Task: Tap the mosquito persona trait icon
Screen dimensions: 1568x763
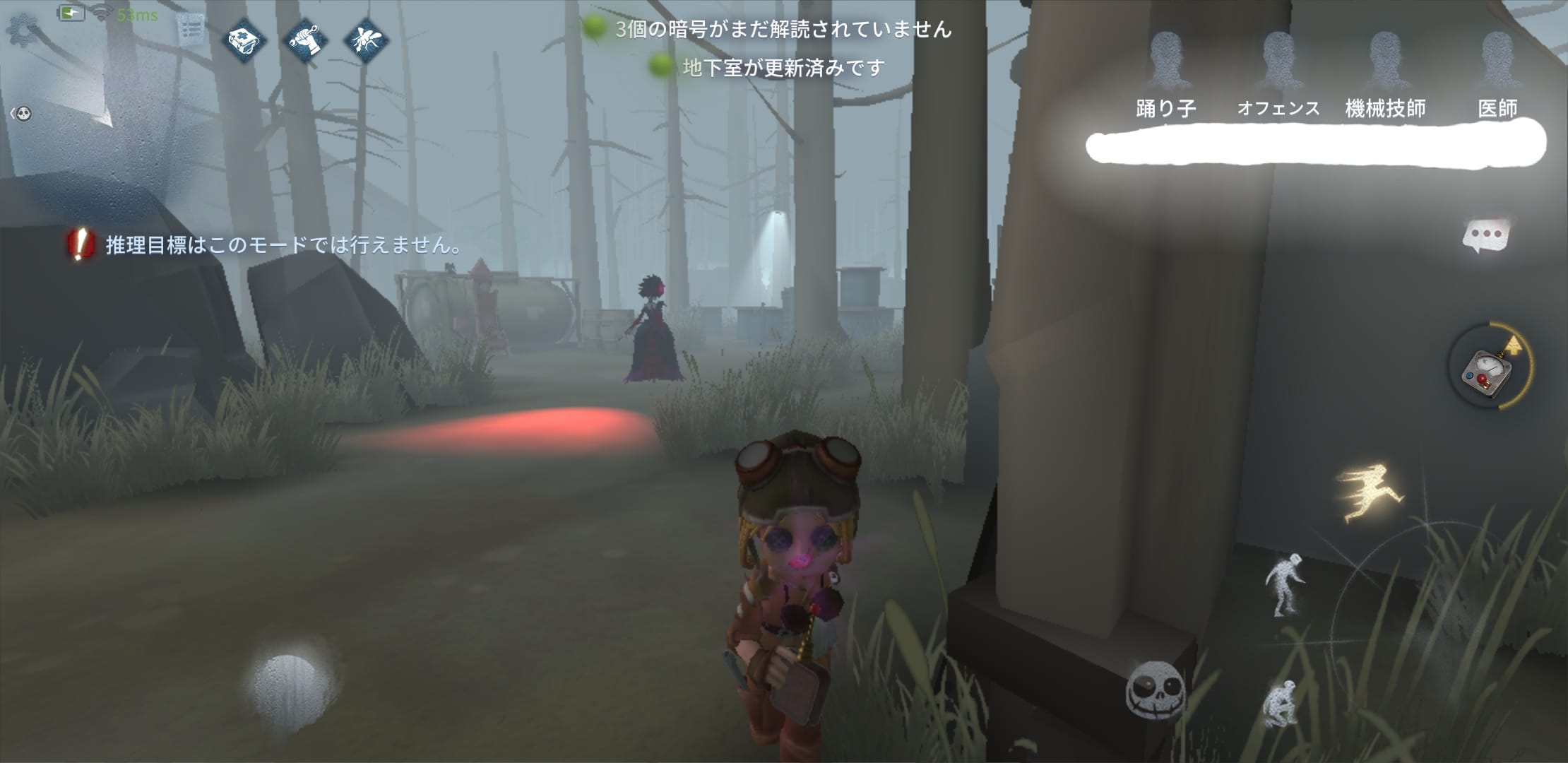Action: tap(366, 40)
